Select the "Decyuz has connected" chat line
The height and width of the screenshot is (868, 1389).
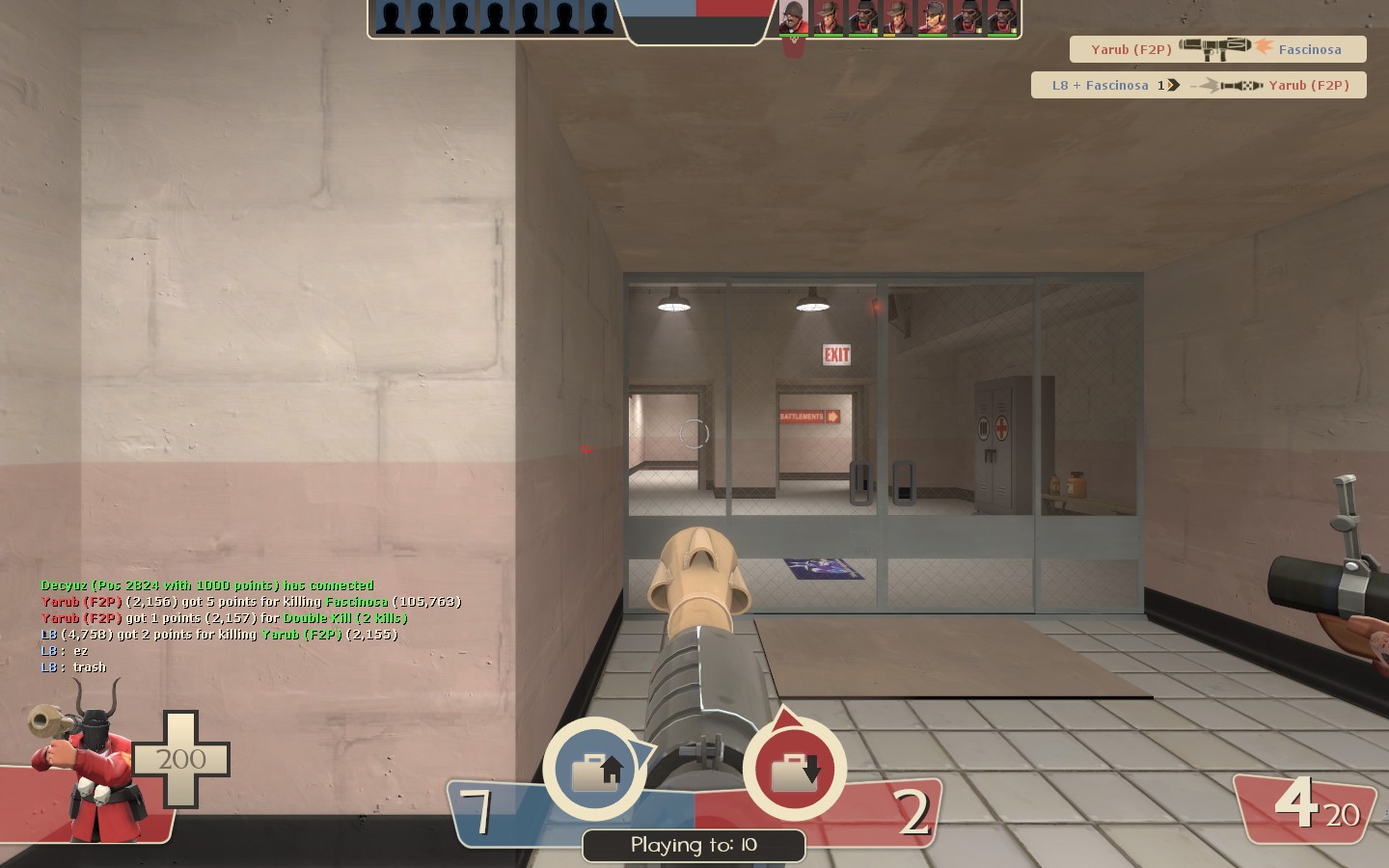(x=207, y=585)
